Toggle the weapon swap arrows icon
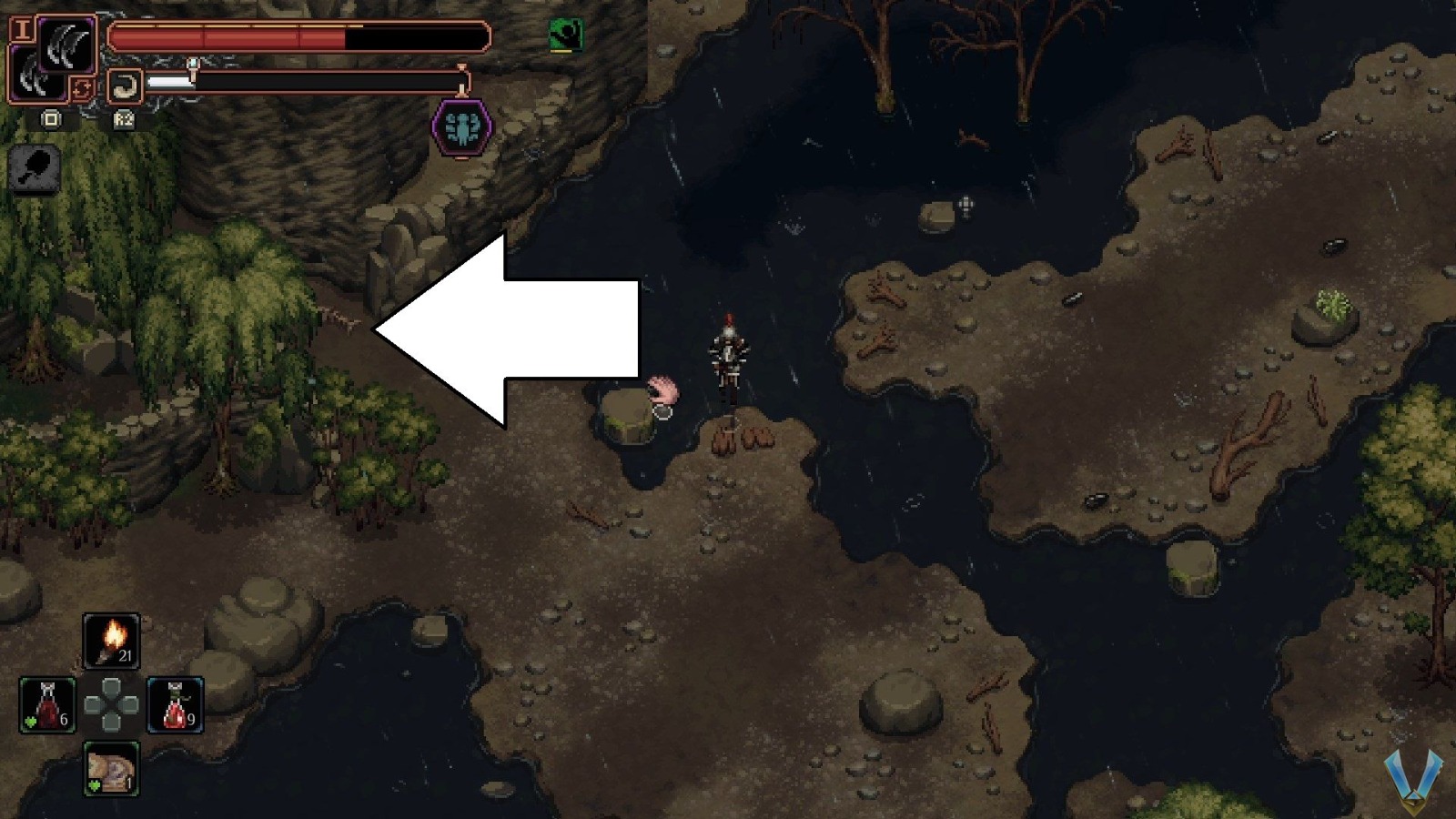The width and height of the screenshot is (1456, 819). (82, 87)
